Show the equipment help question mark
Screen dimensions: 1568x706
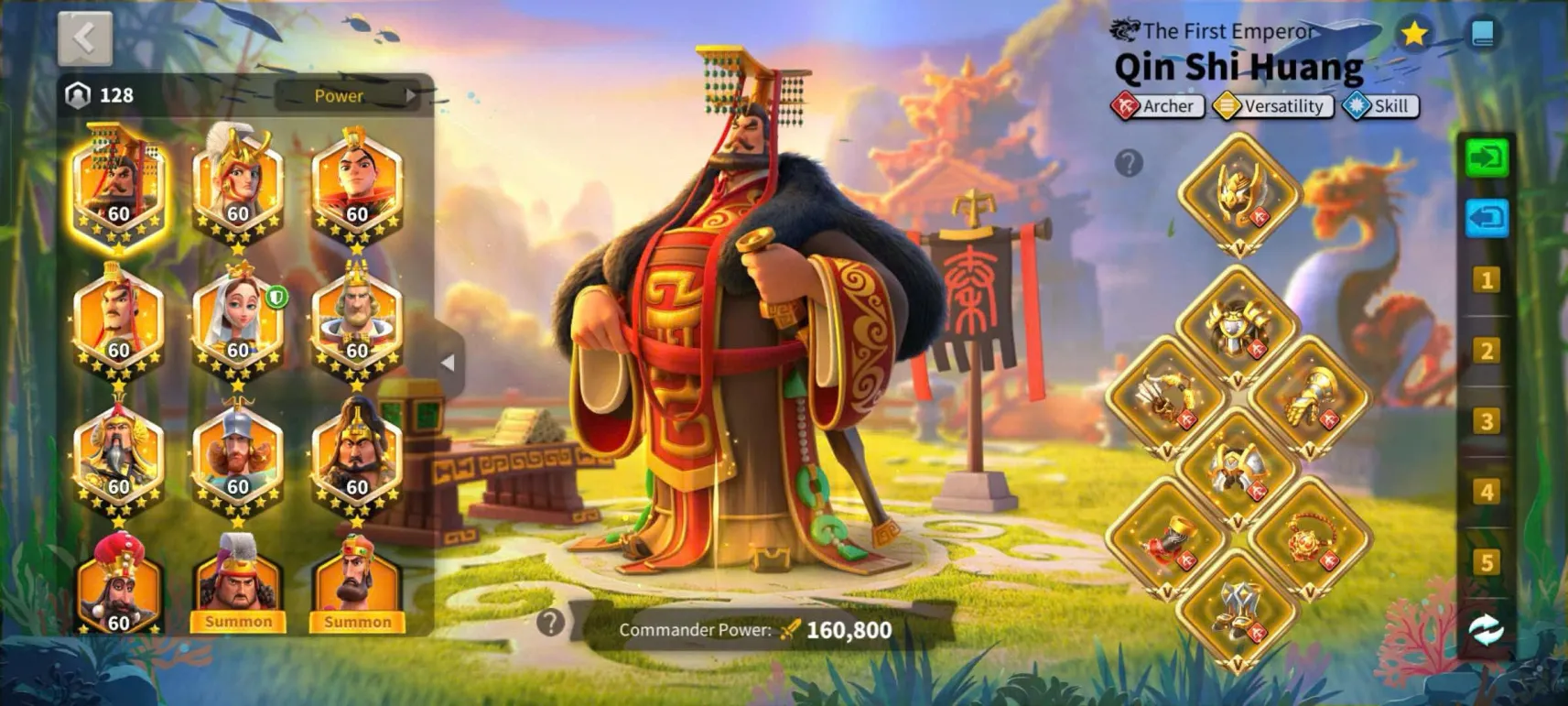1129,163
